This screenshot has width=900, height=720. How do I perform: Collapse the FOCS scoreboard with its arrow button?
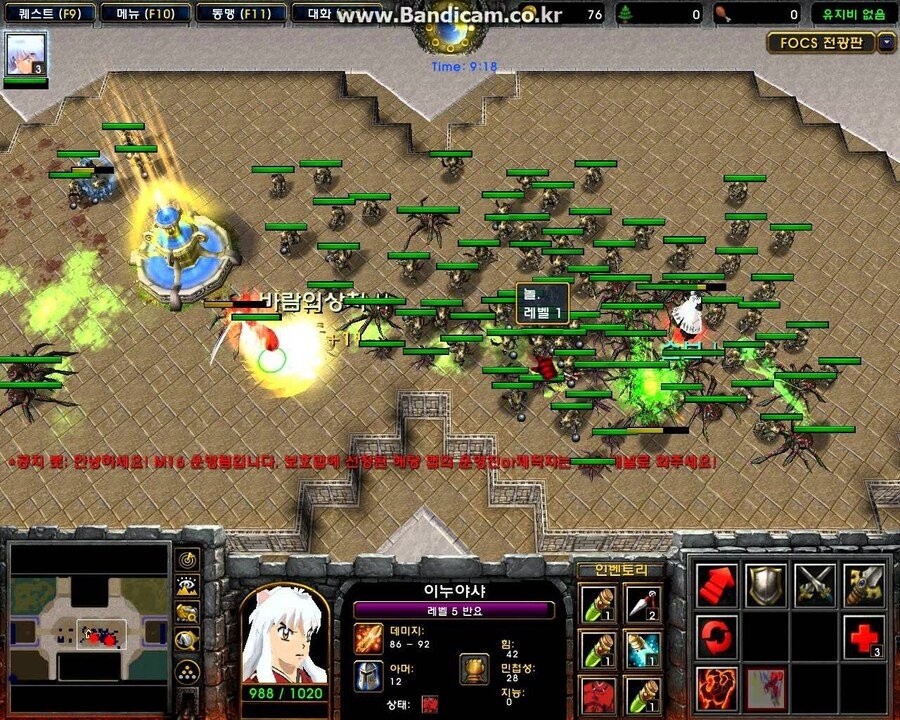887,43
